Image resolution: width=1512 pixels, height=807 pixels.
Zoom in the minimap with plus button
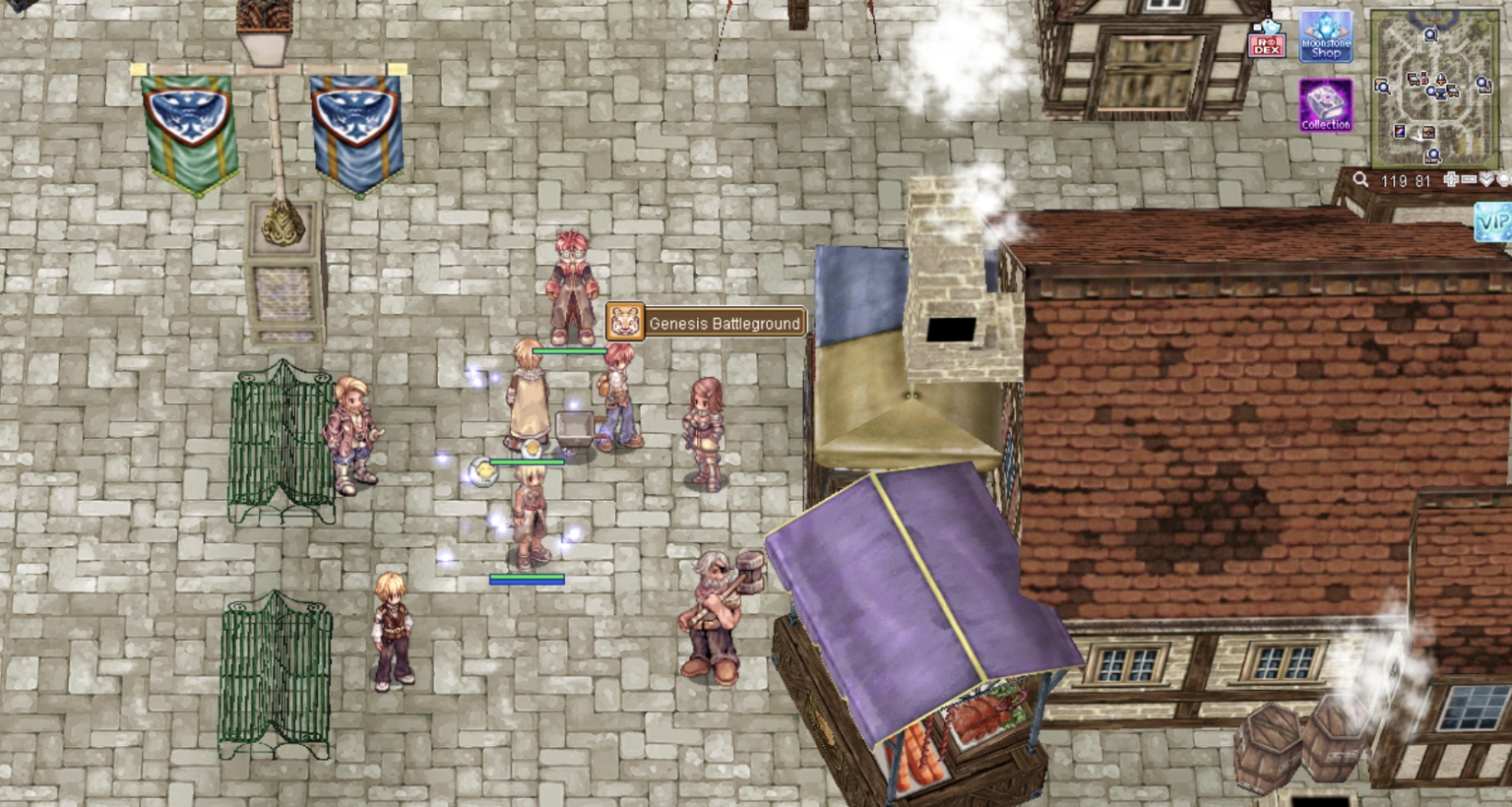click(x=1451, y=180)
